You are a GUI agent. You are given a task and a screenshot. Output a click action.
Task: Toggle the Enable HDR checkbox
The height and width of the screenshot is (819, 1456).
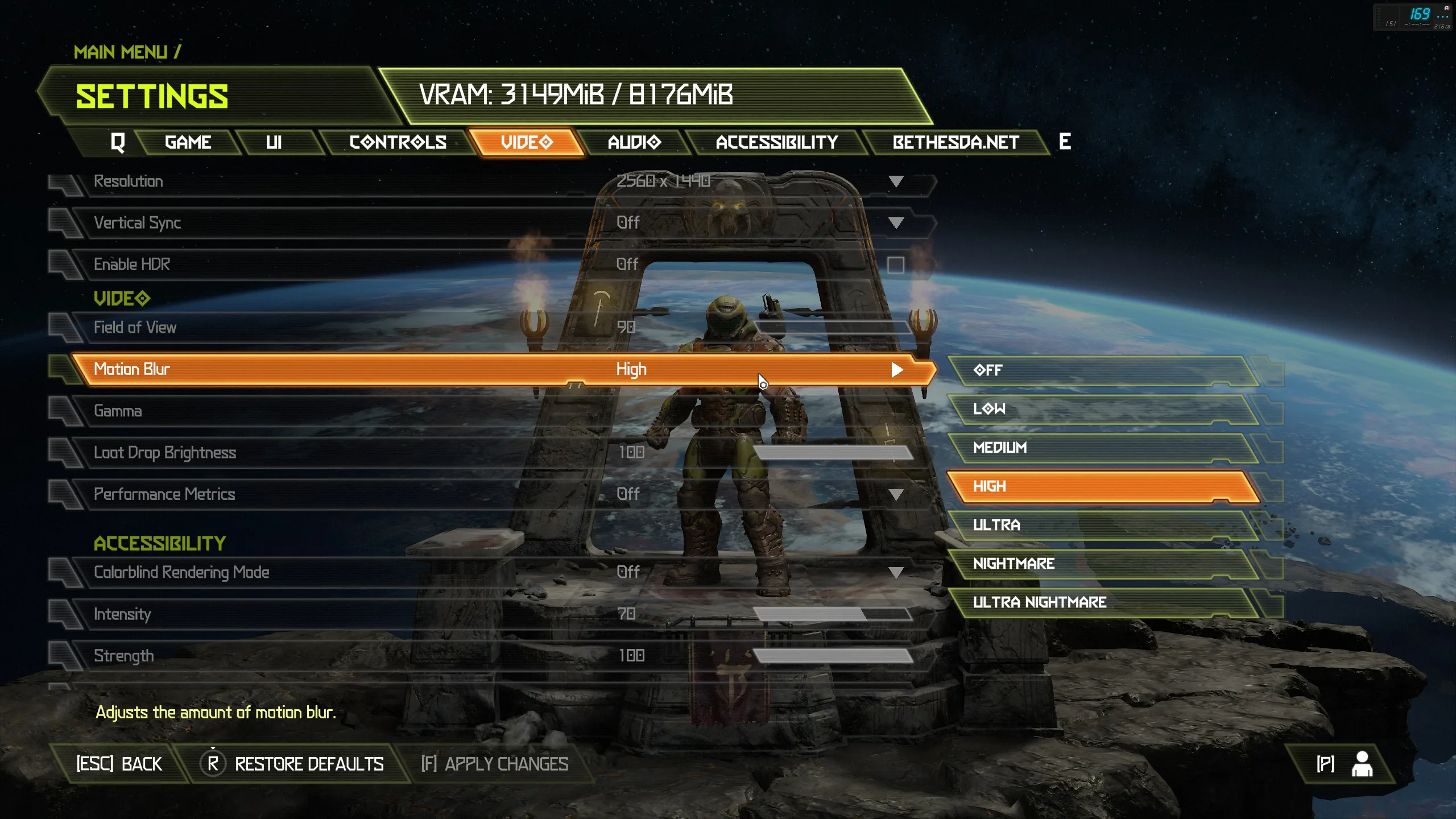(x=895, y=265)
